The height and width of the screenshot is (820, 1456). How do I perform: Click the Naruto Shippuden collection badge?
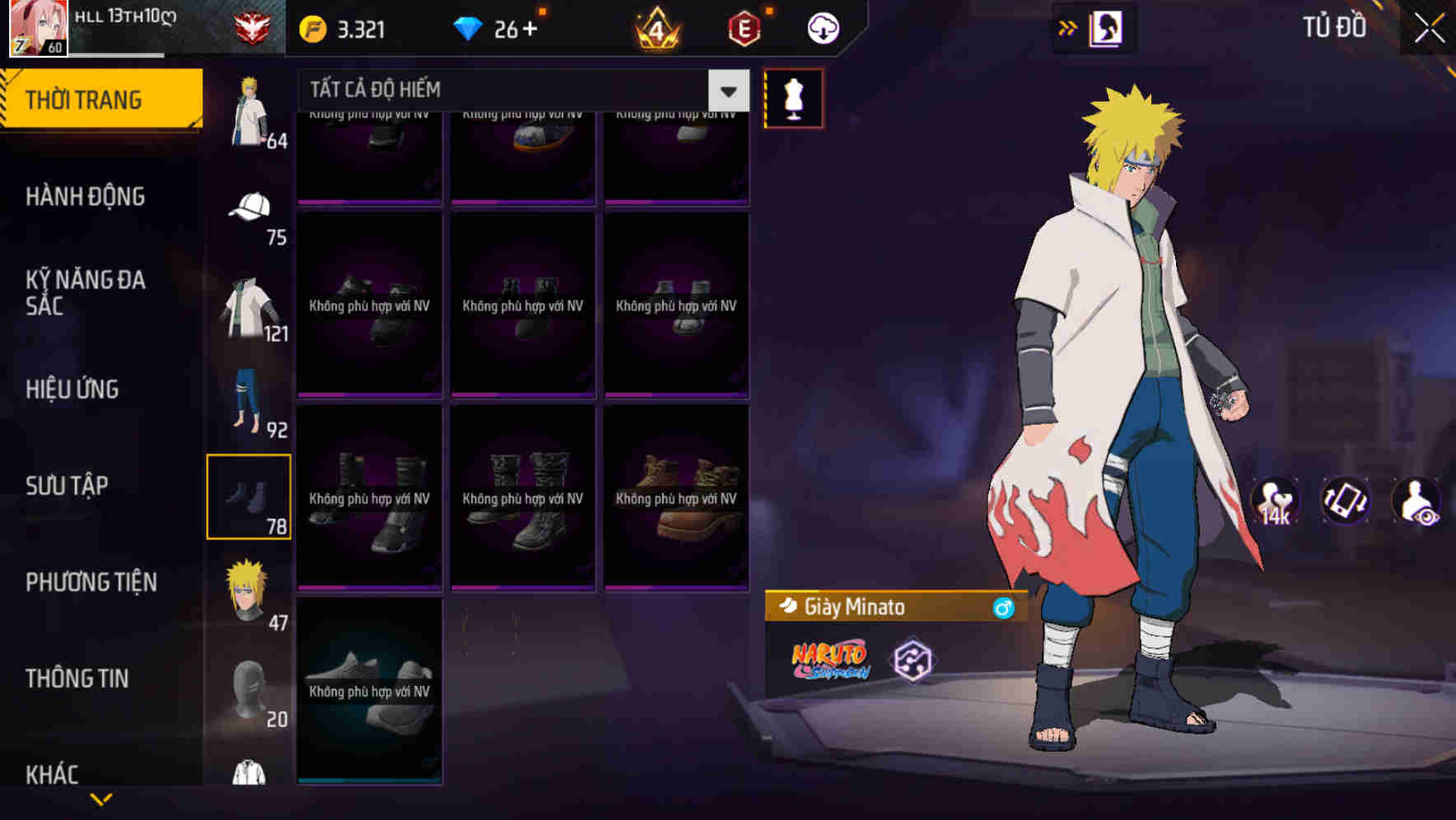[829, 660]
